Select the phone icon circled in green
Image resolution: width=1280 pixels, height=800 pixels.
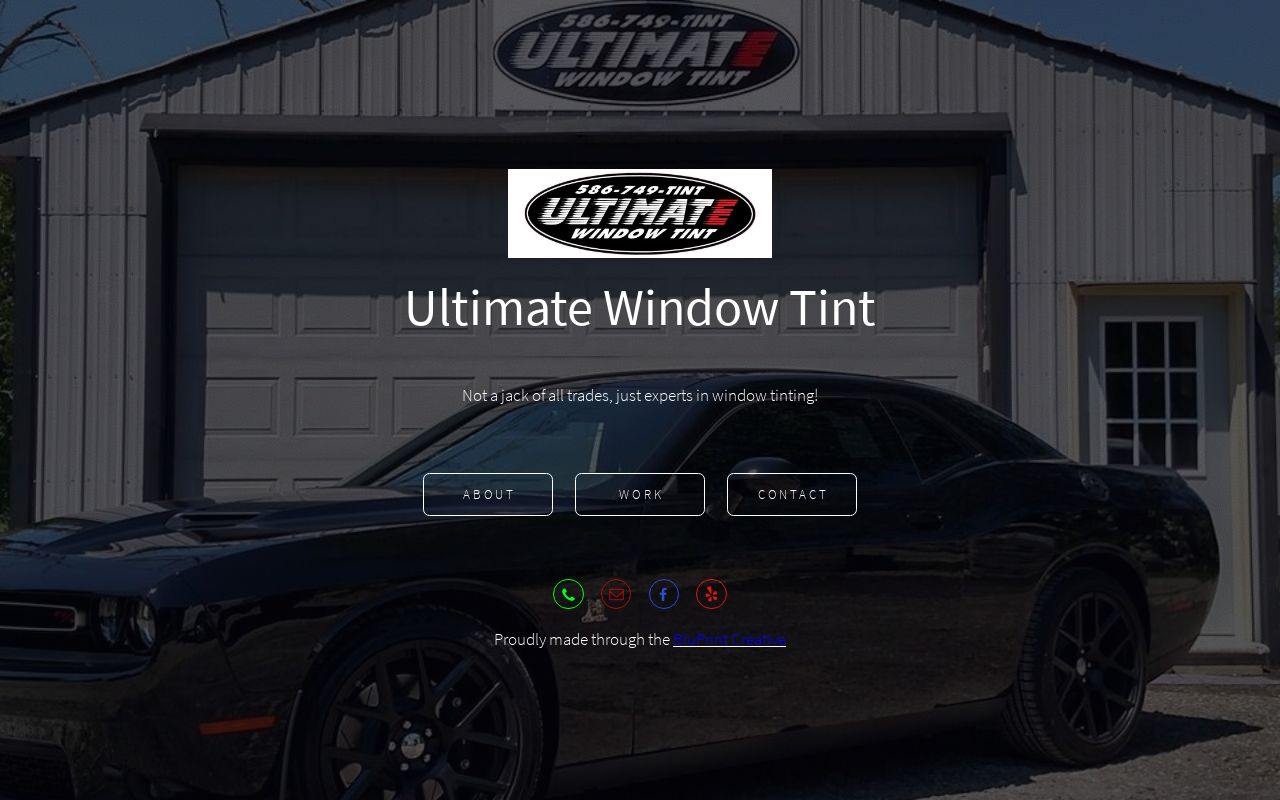(x=568, y=593)
